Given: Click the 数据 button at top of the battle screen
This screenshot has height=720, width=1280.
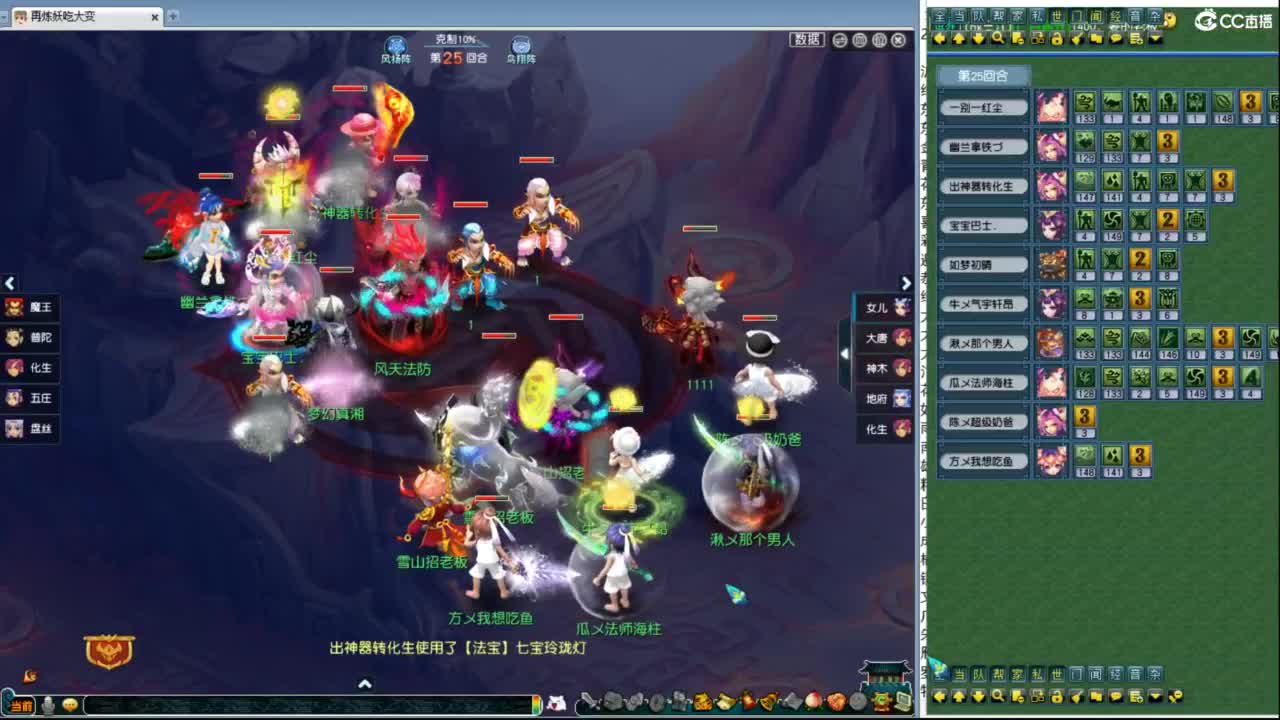Looking at the screenshot, I should [x=806, y=41].
